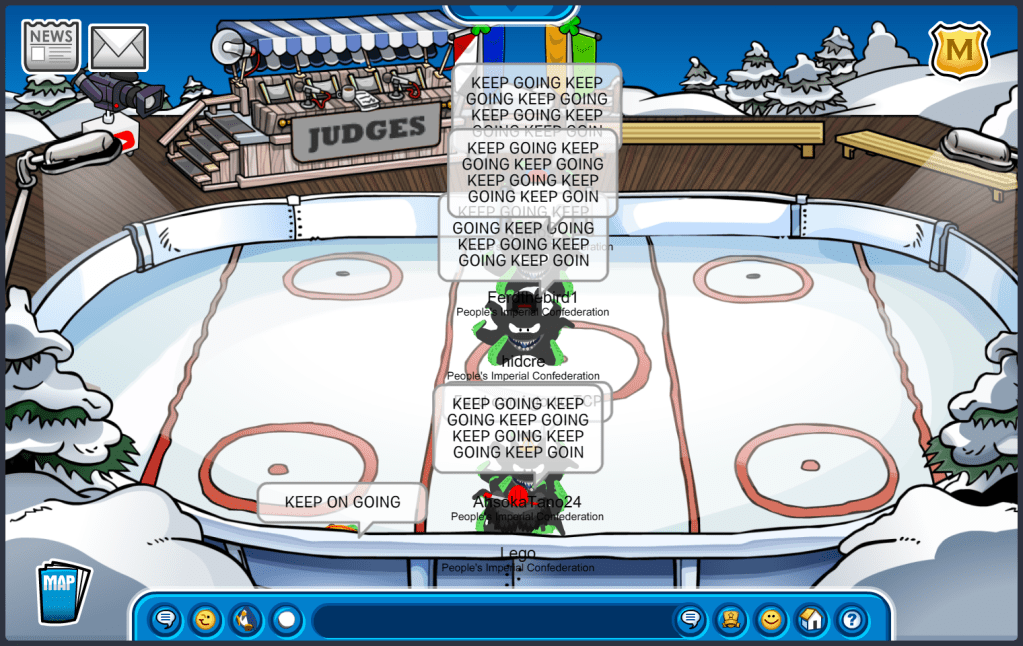1023x646 pixels.
Task: Go home to your igloo
Action: (811, 620)
